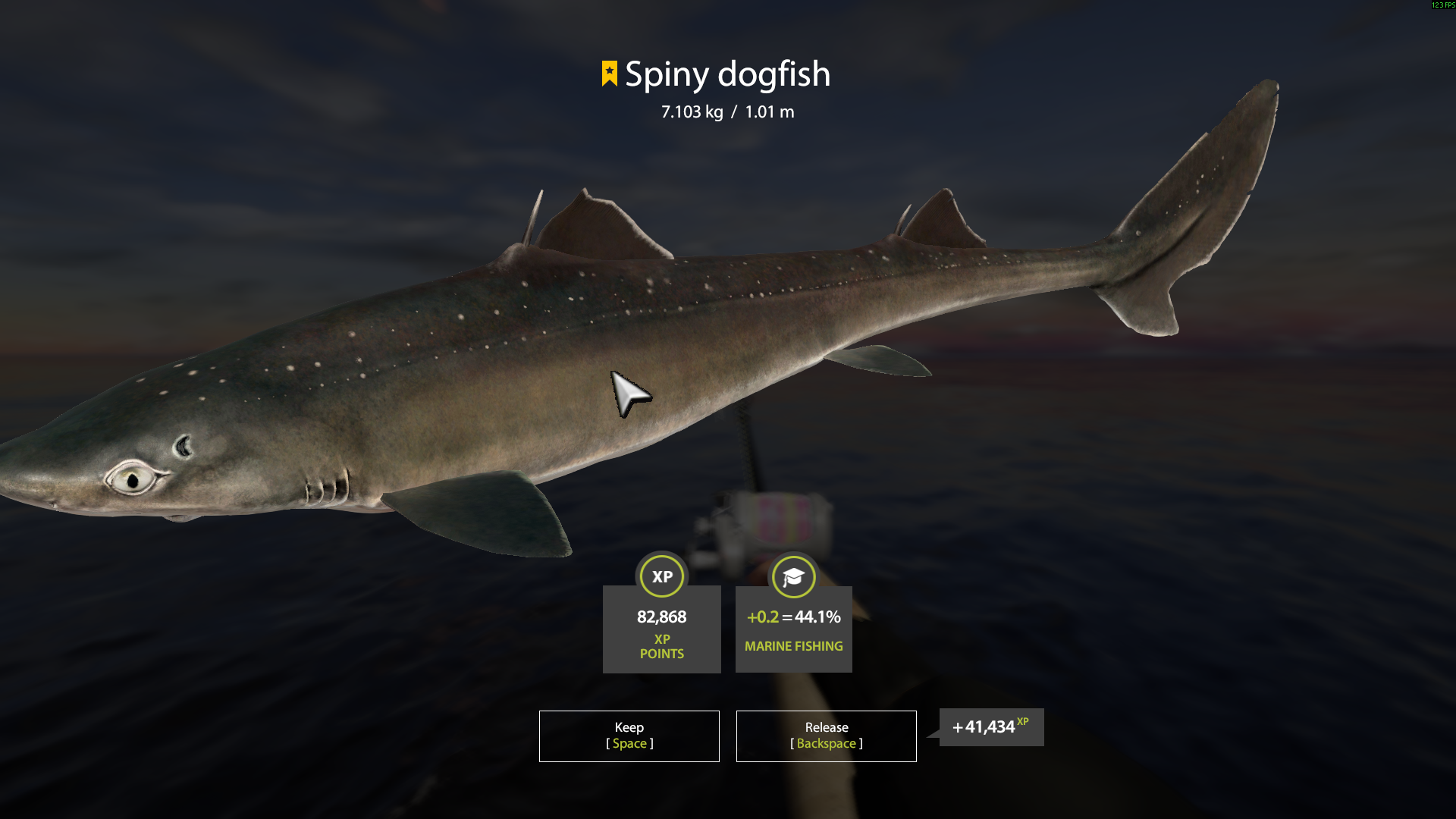Click the graduation cap skill icon
Screen dimensions: 1456x819
pos(793,576)
